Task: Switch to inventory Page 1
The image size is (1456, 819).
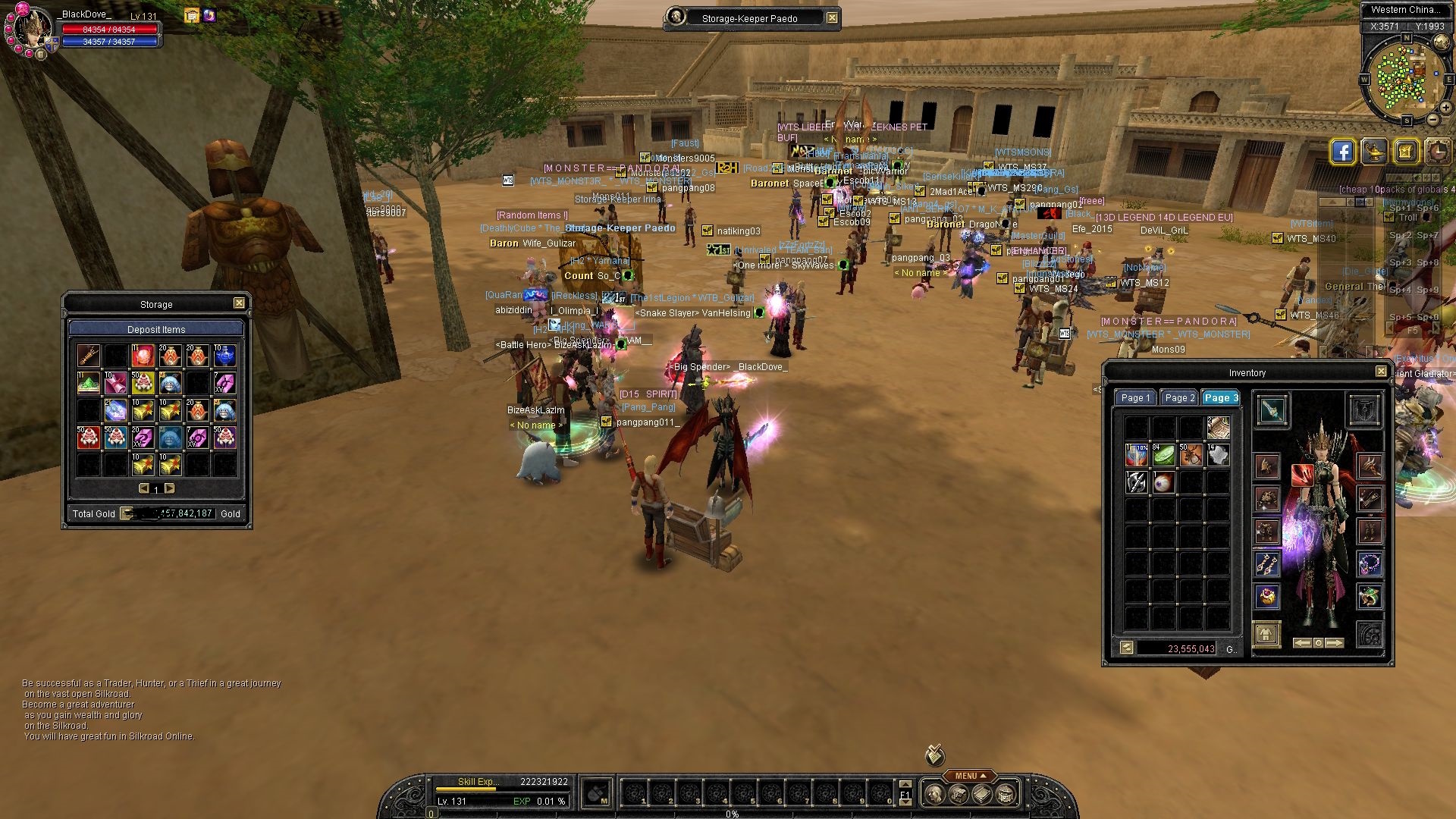Action: click(1135, 397)
